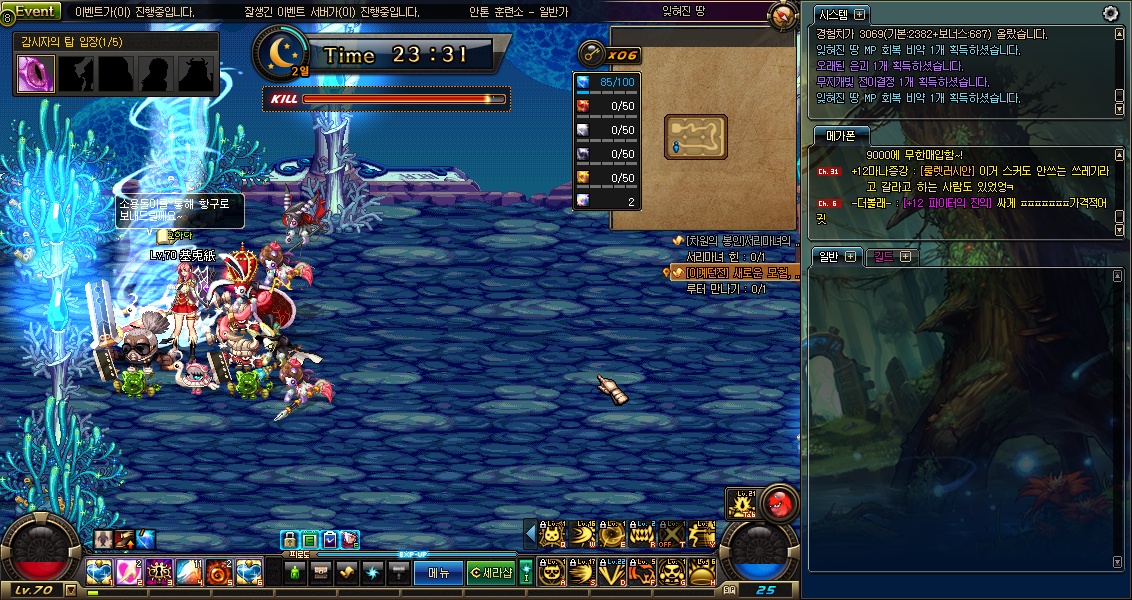Image resolution: width=1132 pixels, height=600 pixels.
Task: Use the red swirl quick-slot item
Action: click(x=218, y=573)
